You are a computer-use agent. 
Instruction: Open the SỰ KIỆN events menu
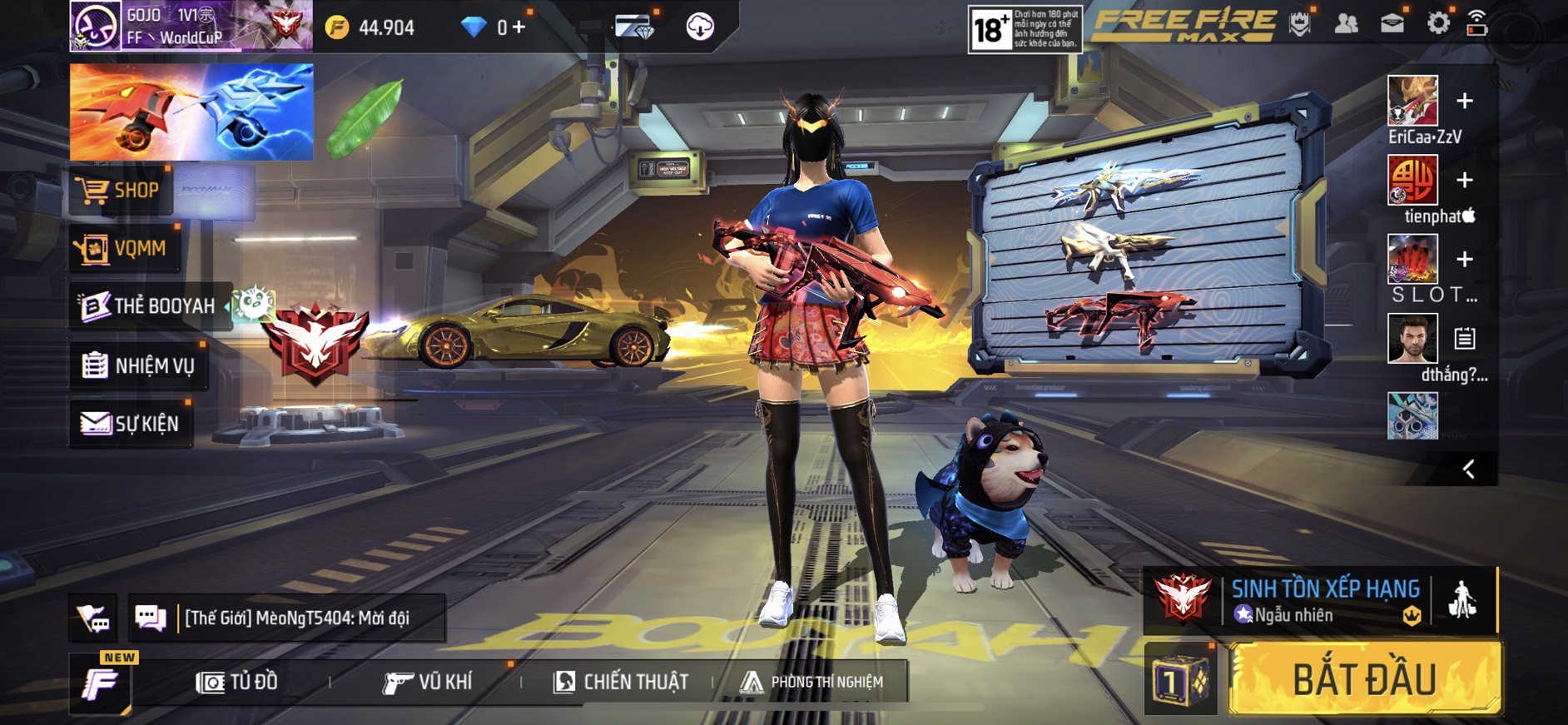tap(131, 424)
